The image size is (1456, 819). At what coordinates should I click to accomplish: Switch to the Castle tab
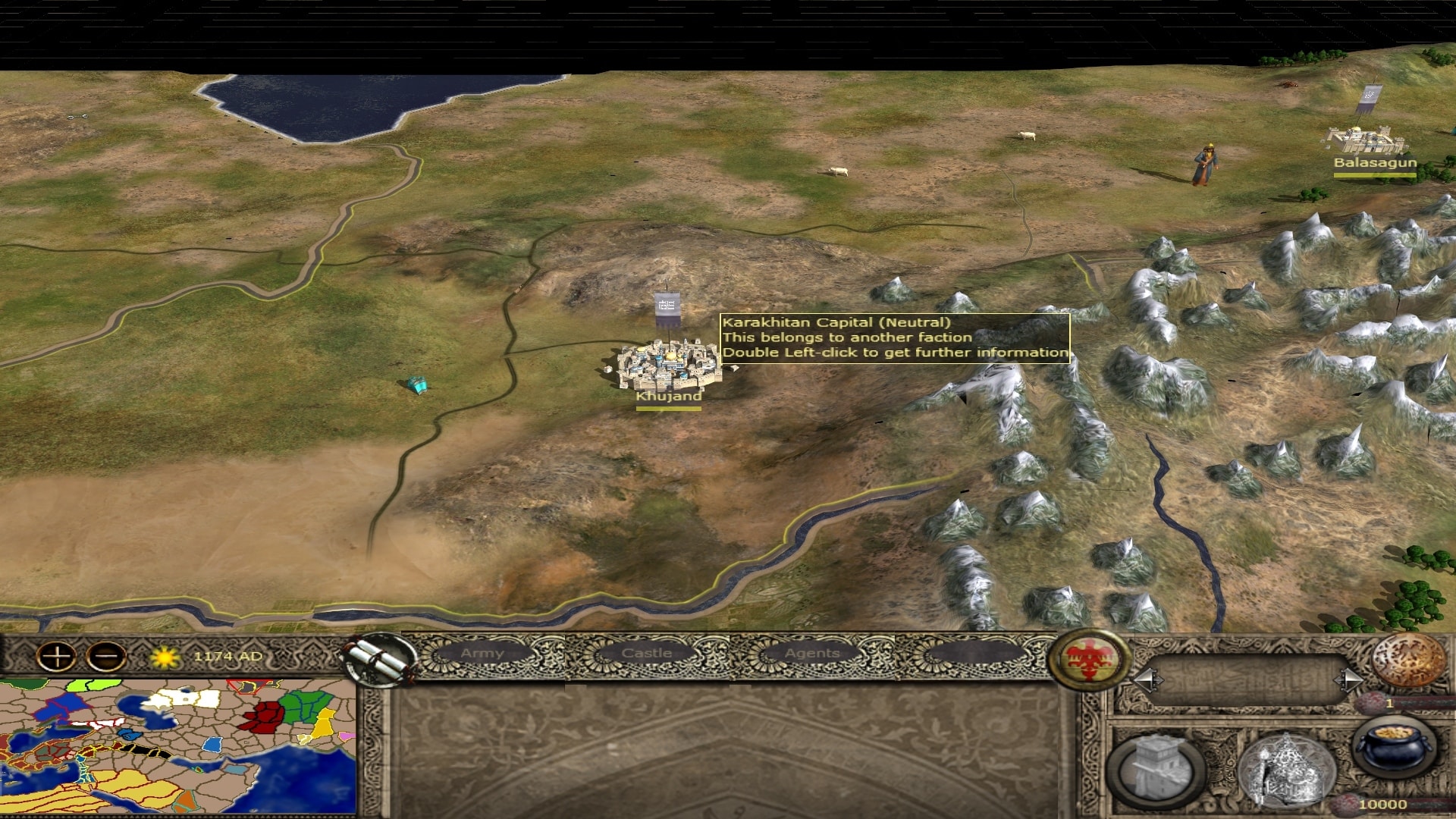[646, 654]
